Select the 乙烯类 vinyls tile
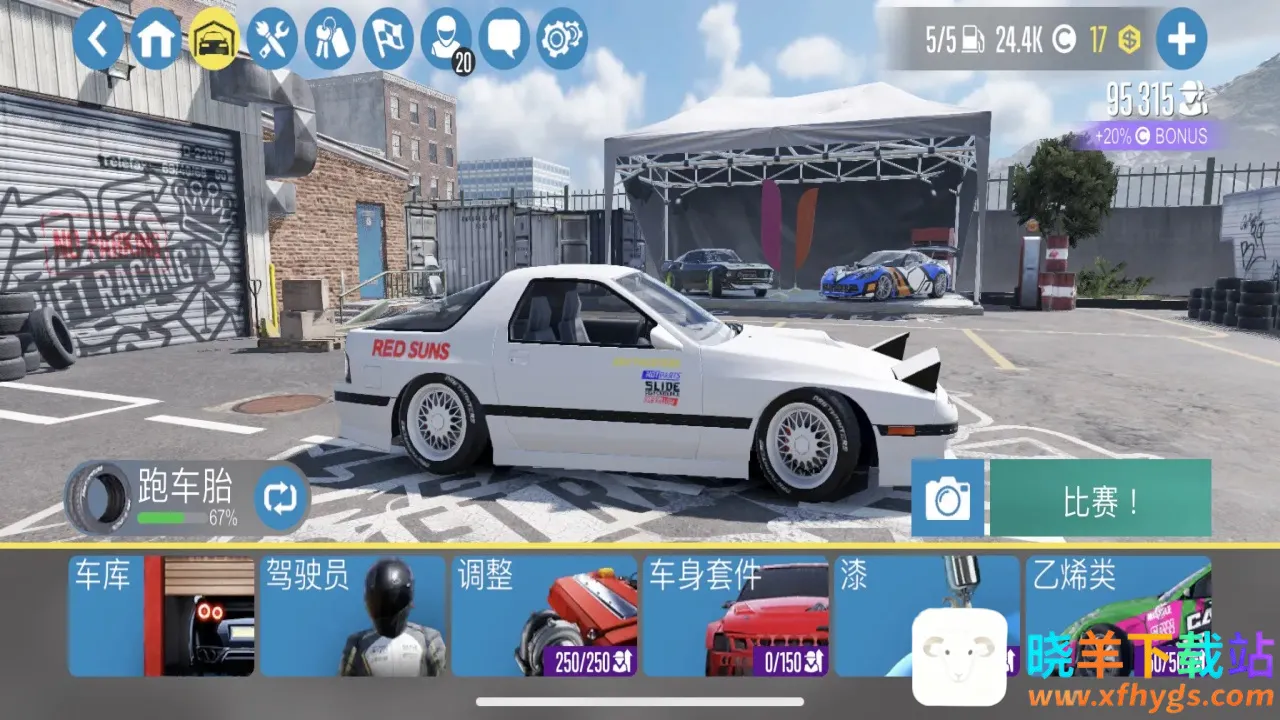This screenshot has height=720, width=1280. pyautogui.click(x=1118, y=600)
